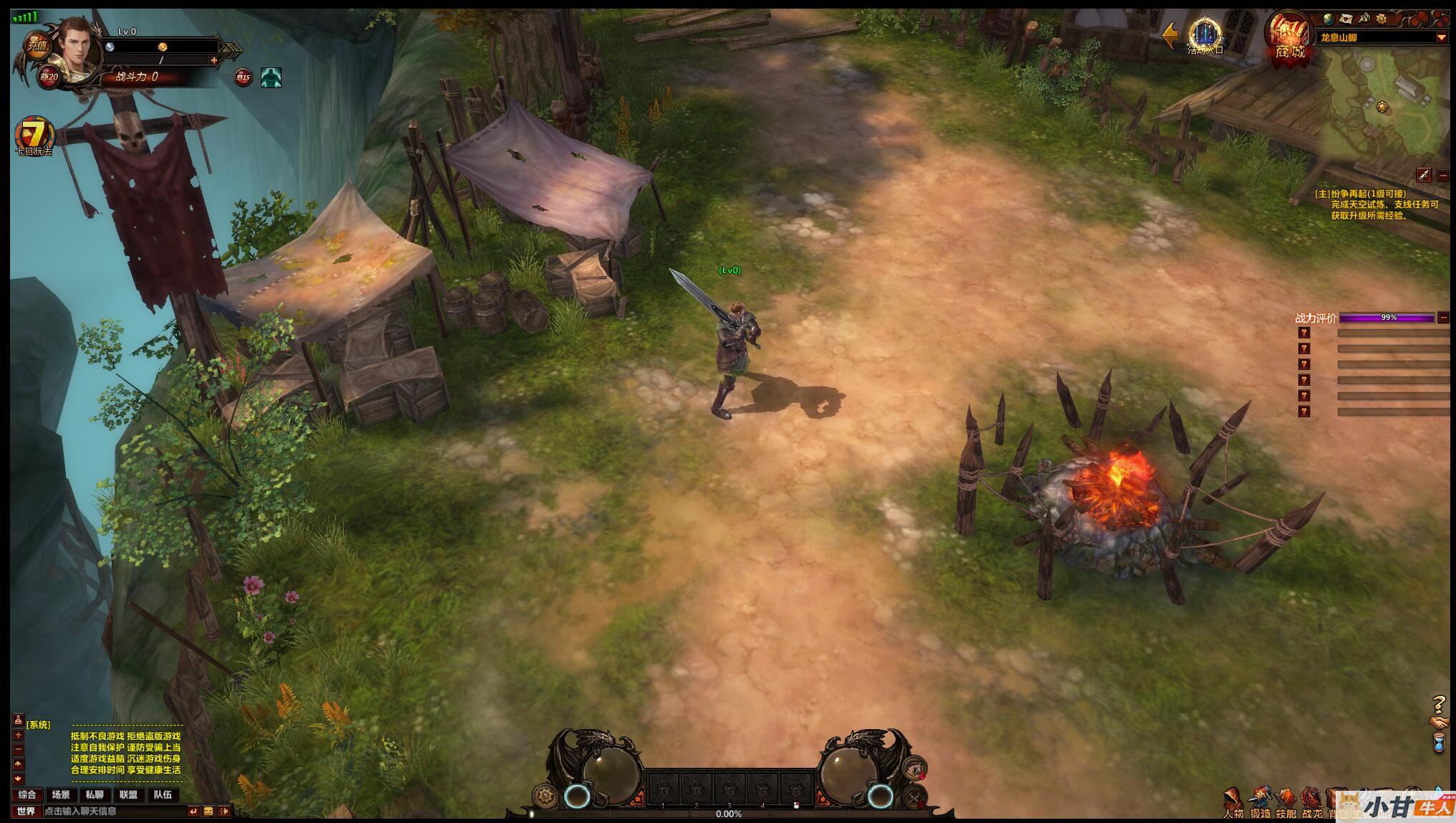Open the settings gear above the minimap
Viewport: 1456px width, 823px height.
coord(1381,19)
